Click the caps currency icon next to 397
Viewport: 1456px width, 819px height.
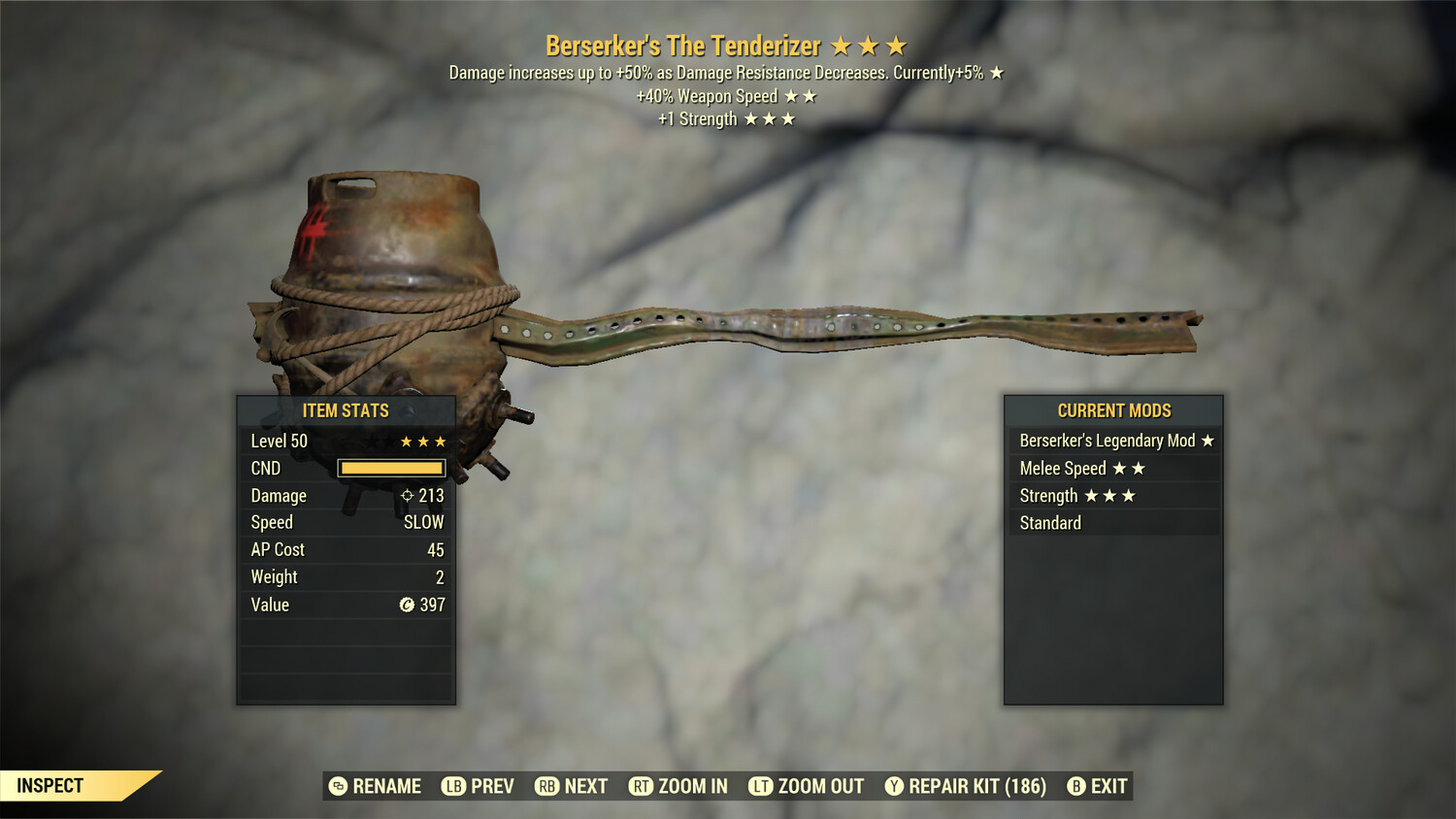coord(407,605)
